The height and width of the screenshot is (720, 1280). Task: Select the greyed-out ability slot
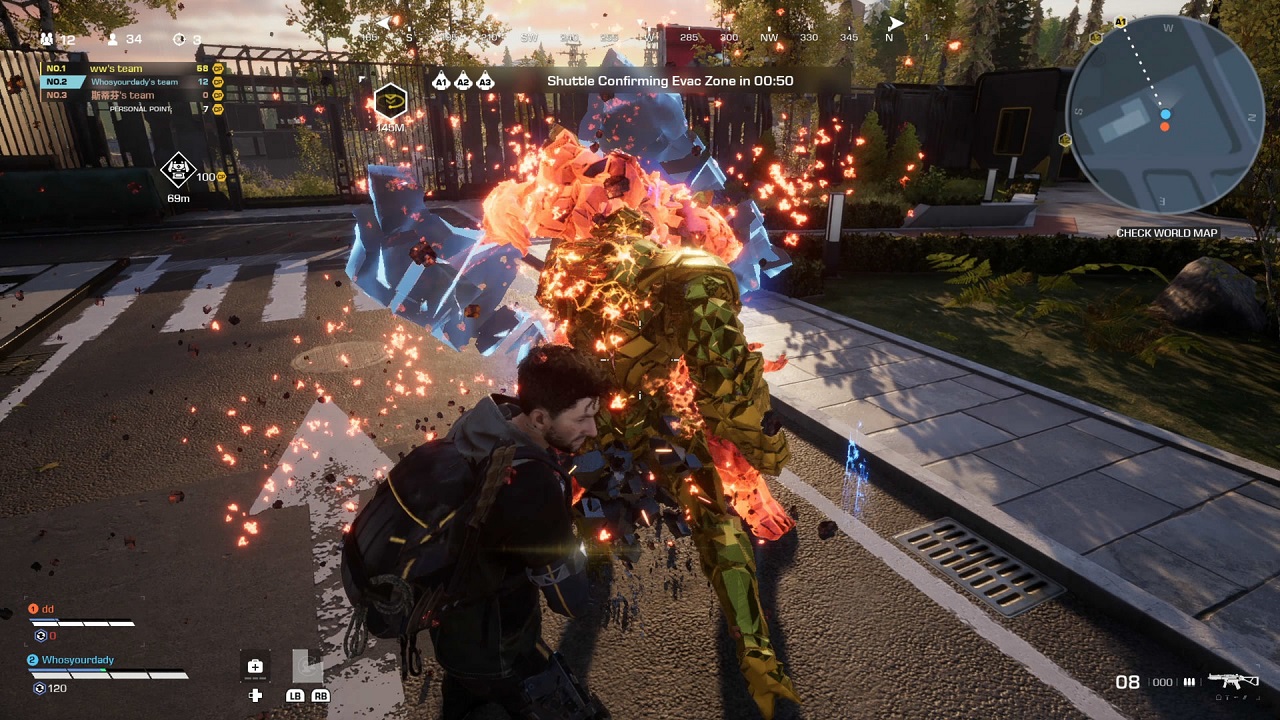coord(308,665)
